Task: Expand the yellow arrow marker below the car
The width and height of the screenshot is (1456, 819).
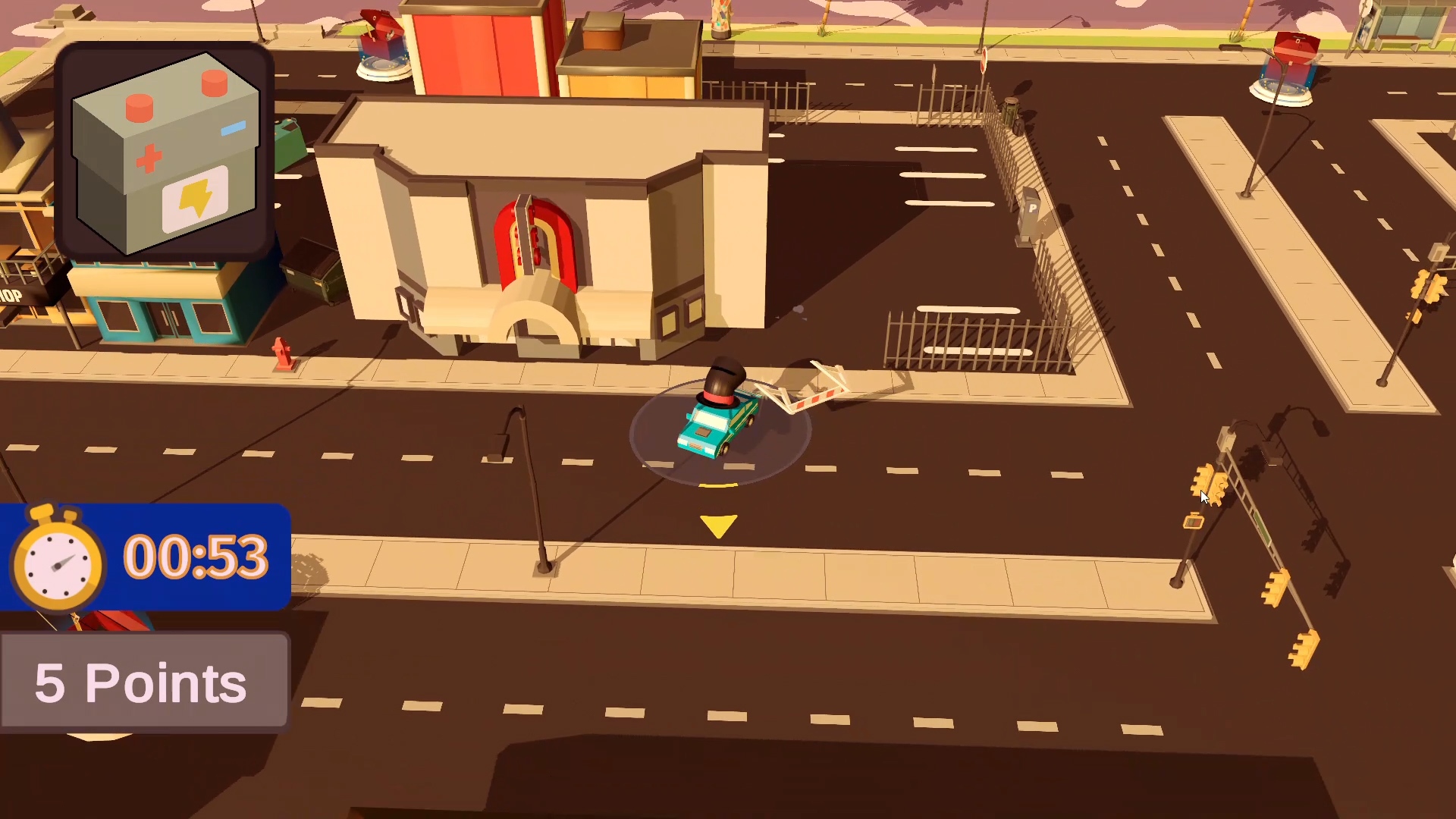Action: coord(717,522)
